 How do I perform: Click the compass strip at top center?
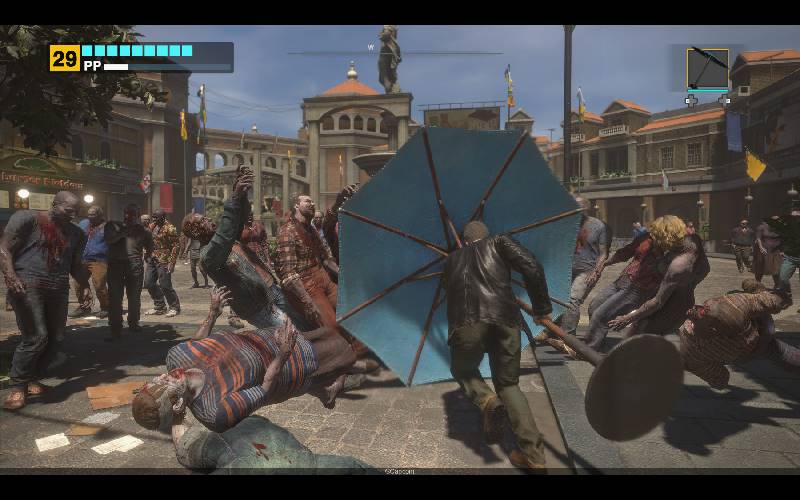tap(395, 51)
